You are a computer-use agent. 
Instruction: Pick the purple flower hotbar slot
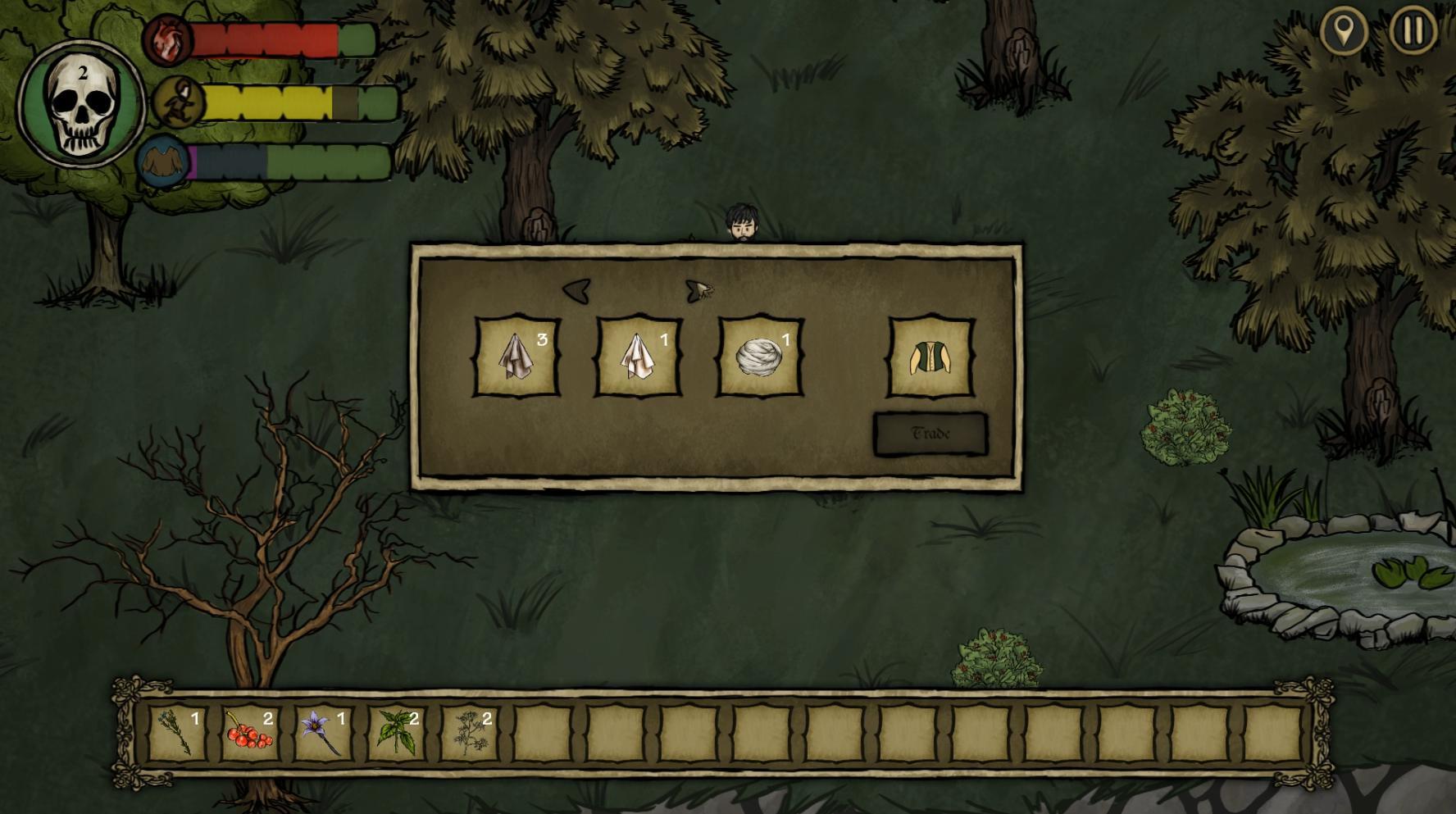tap(323, 732)
